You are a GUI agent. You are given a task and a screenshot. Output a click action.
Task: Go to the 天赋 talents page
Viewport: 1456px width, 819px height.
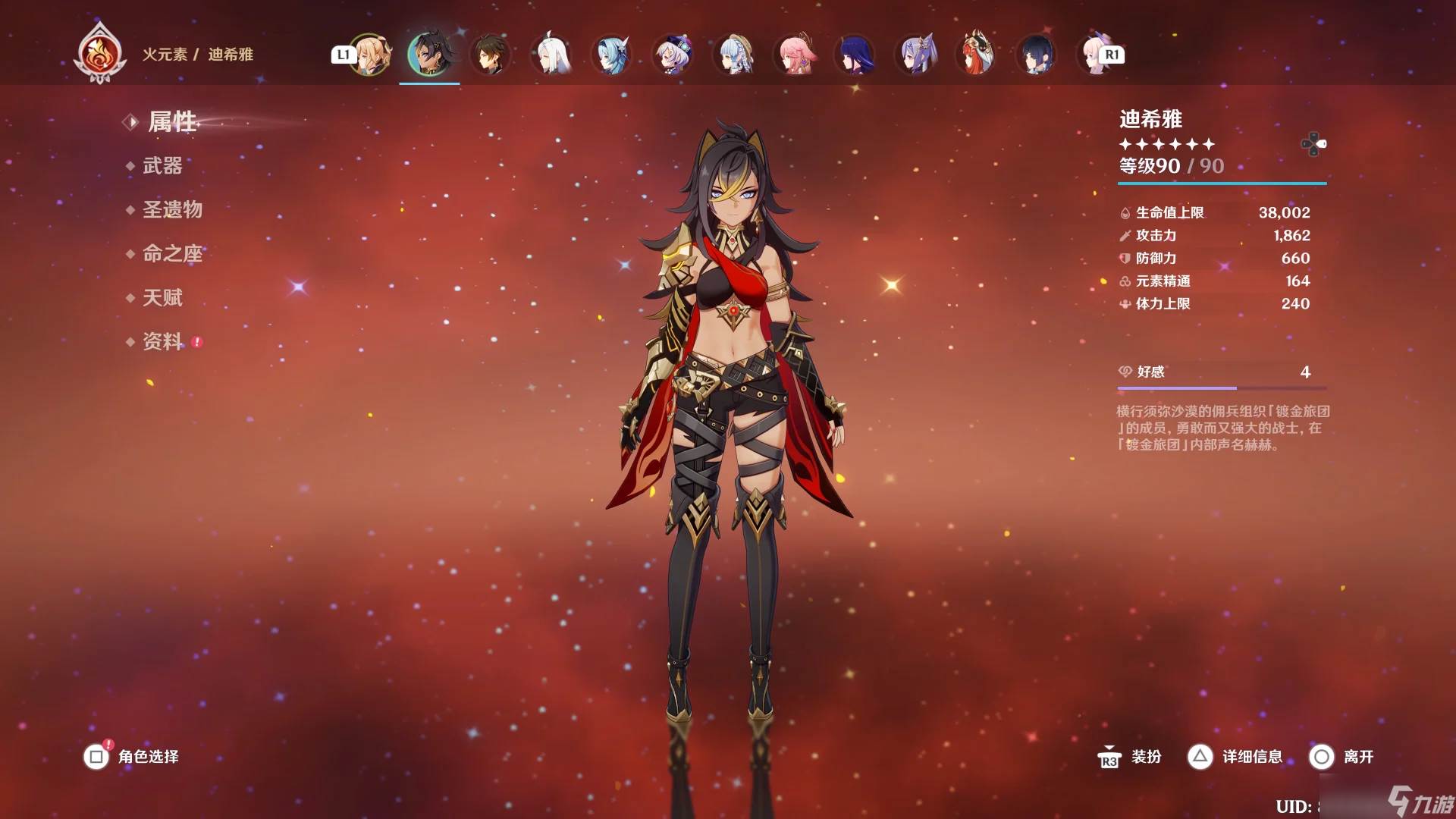[162, 297]
